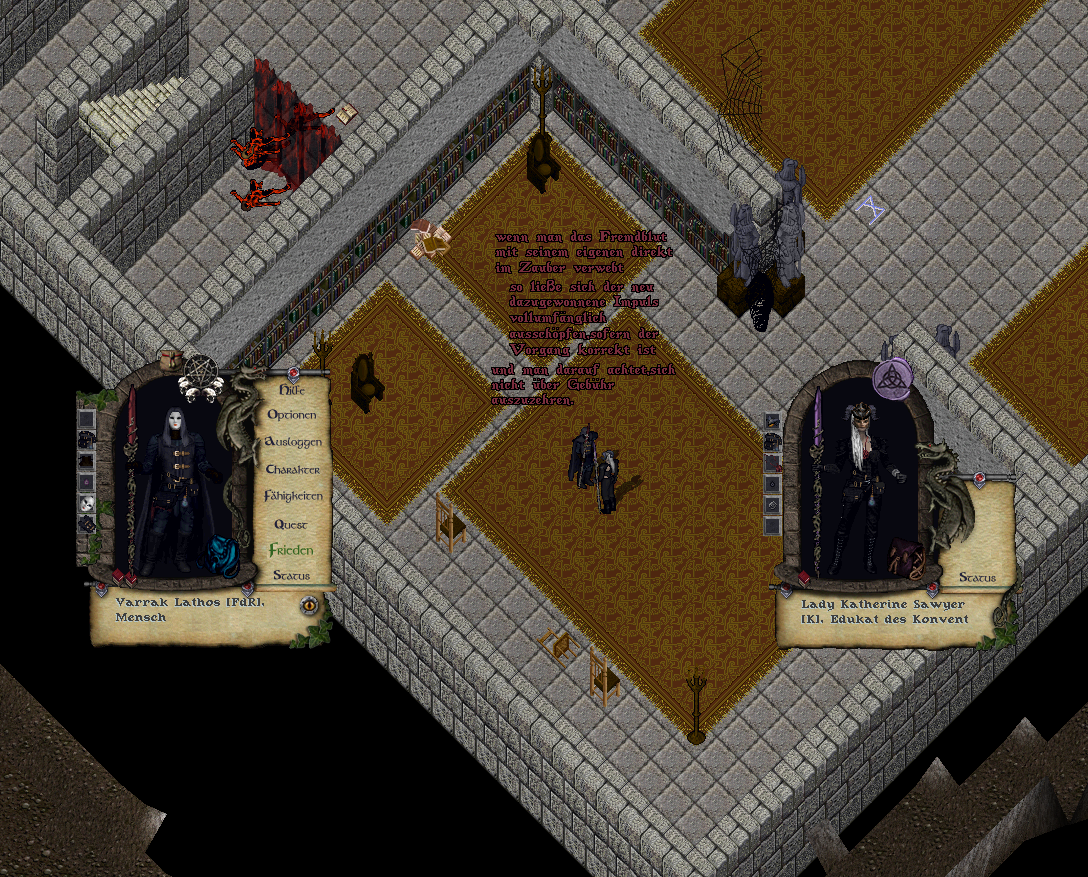Show the Fähigkeiten skills list
This screenshot has width=1088, height=877.
pos(293,496)
